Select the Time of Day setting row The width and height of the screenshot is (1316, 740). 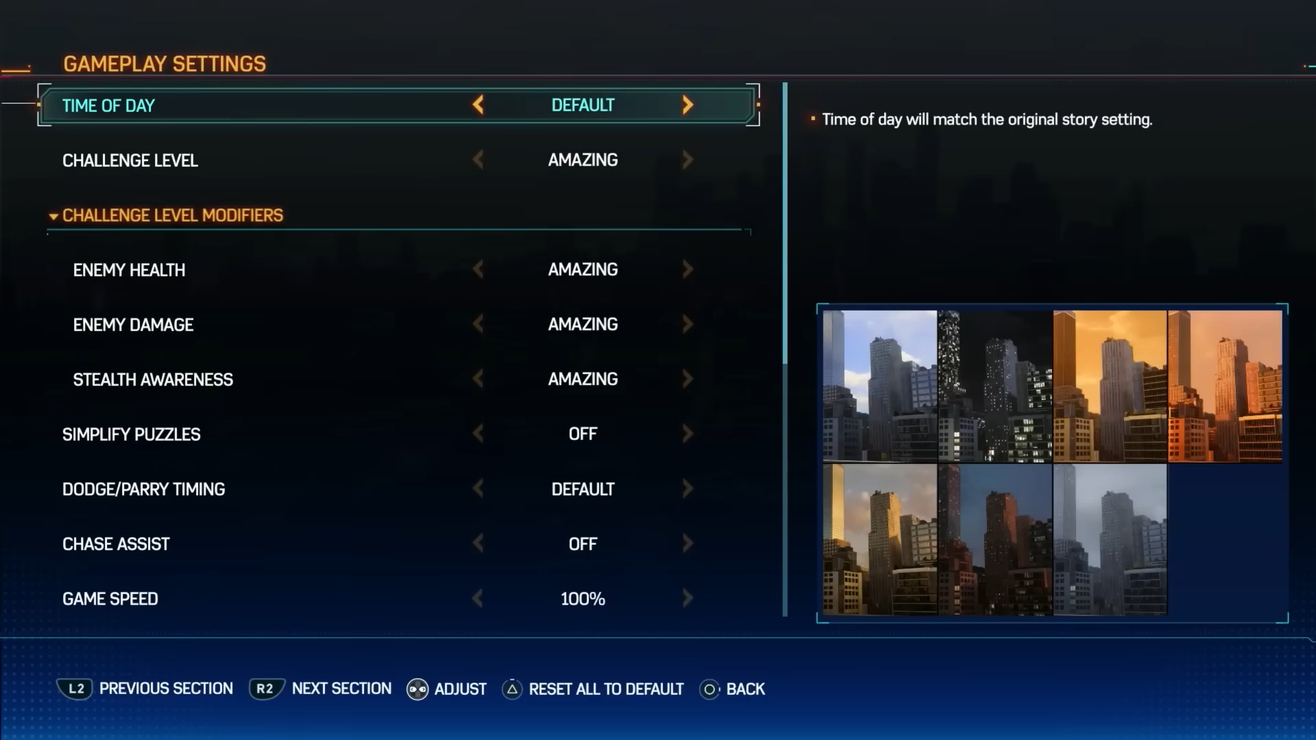pyautogui.click(x=109, y=106)
